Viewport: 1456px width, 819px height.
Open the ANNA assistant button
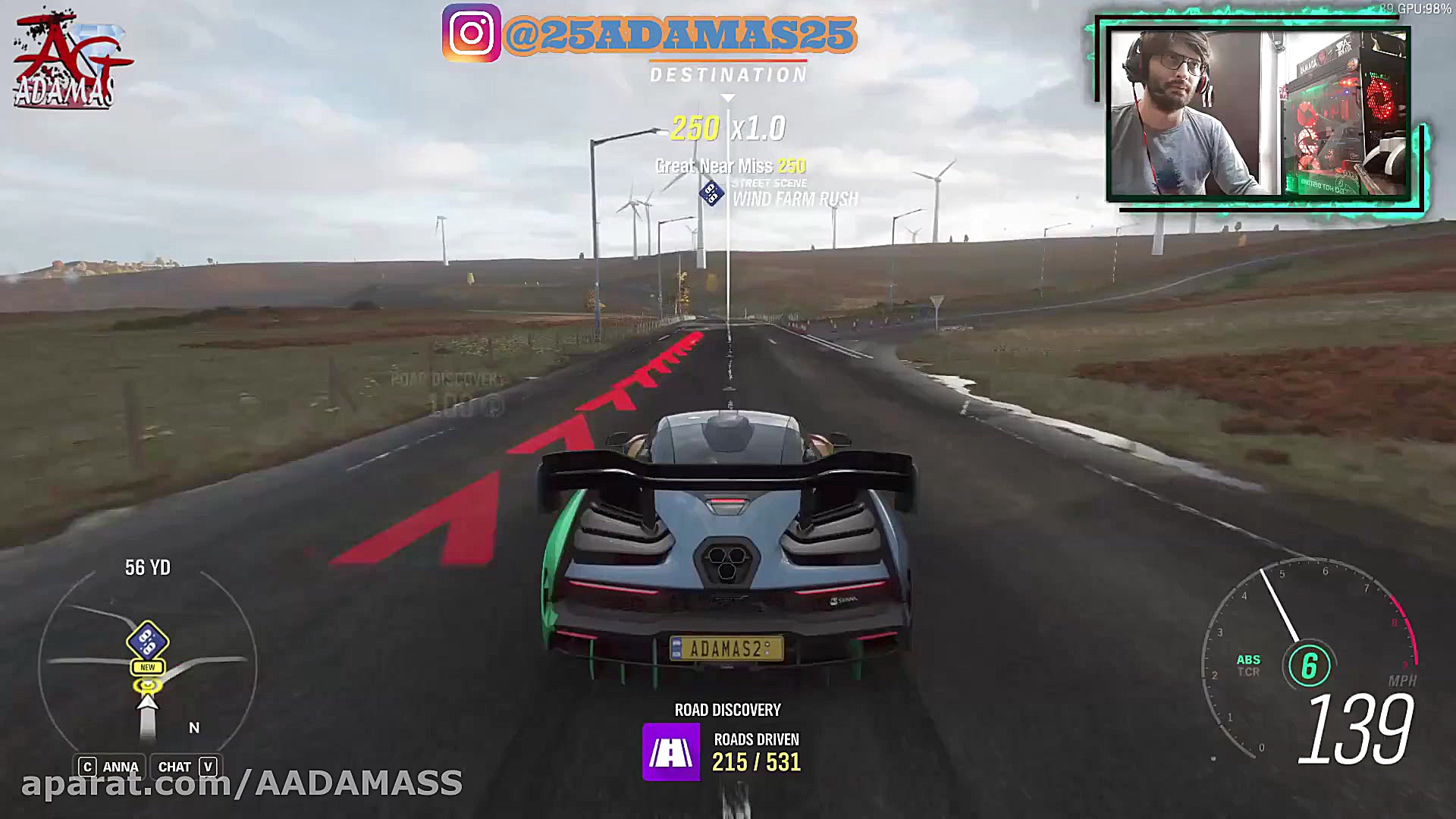pyautogui.click(x=110, y=767)
